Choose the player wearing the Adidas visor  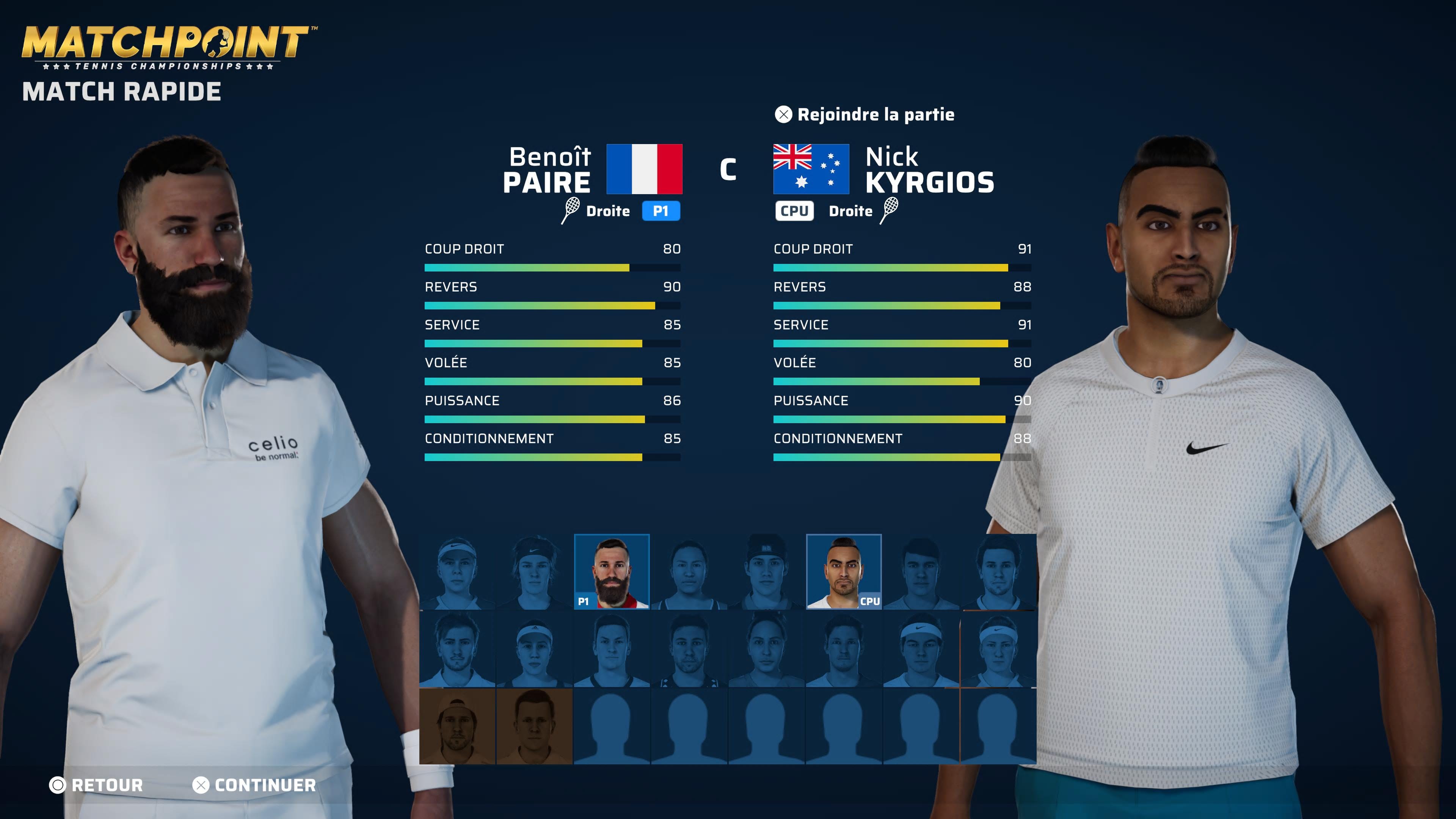point(534,649)
